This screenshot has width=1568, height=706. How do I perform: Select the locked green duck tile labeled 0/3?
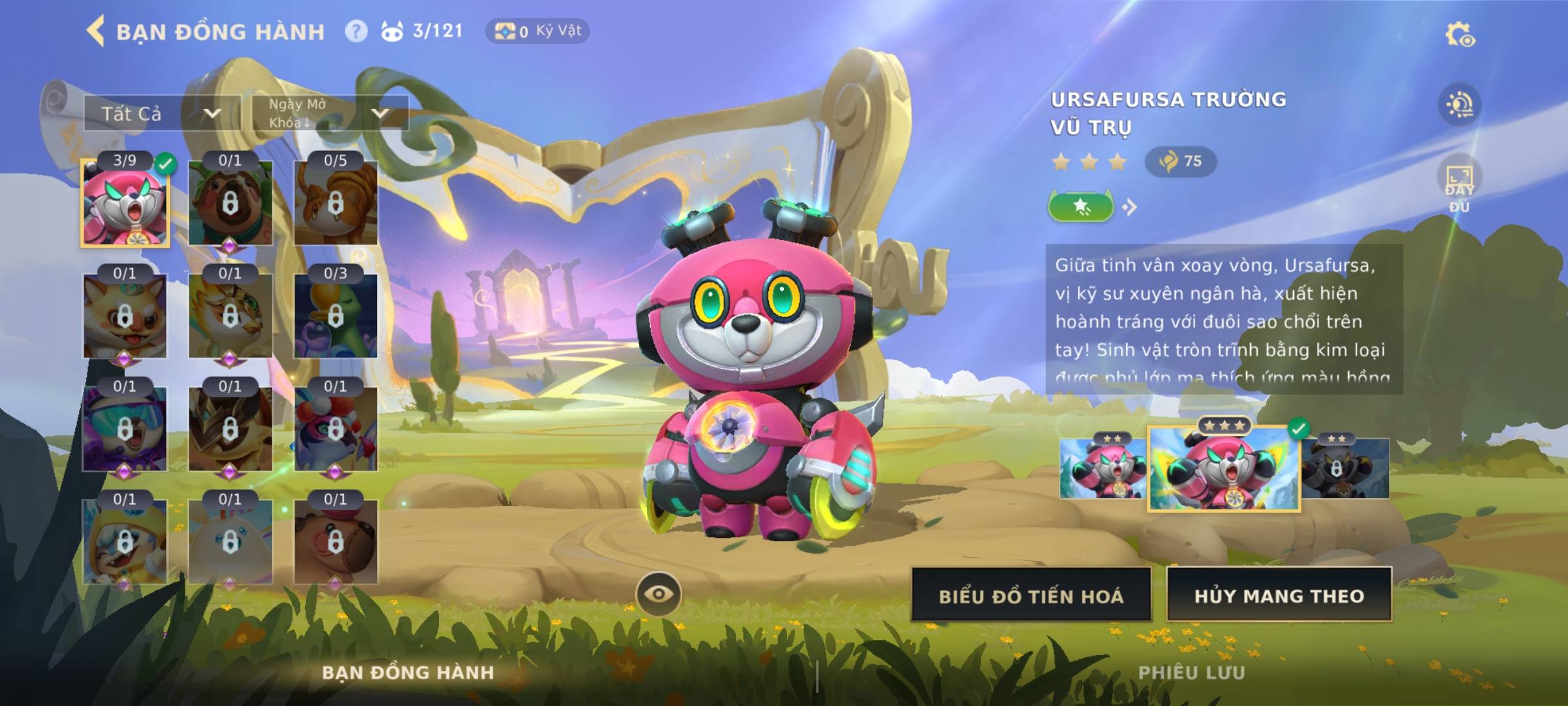coord(335,316)
